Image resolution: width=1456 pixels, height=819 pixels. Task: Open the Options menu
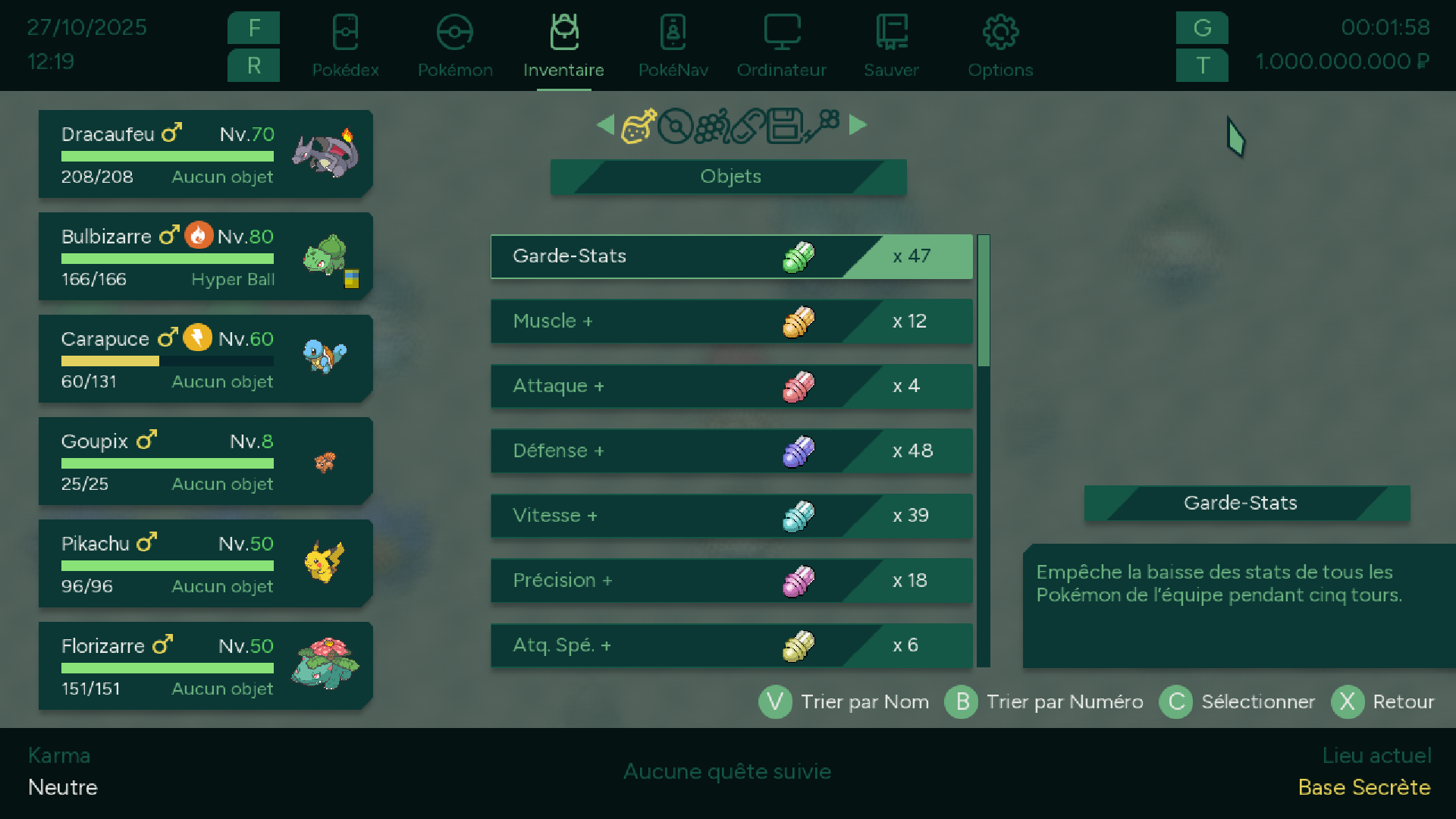[1000, 46]
